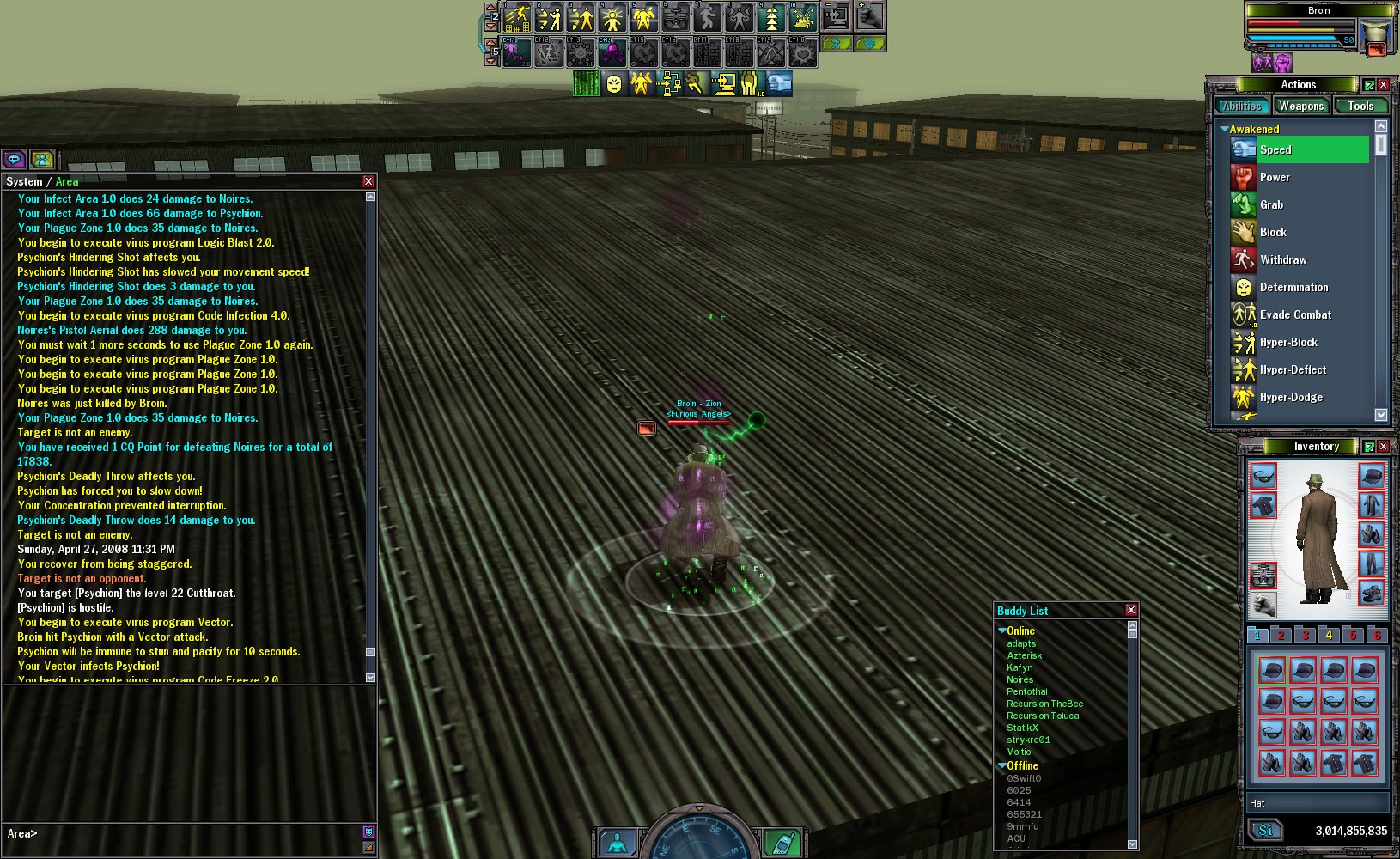
Task: Close the Buddy List panel
Action: (1131, 610)
